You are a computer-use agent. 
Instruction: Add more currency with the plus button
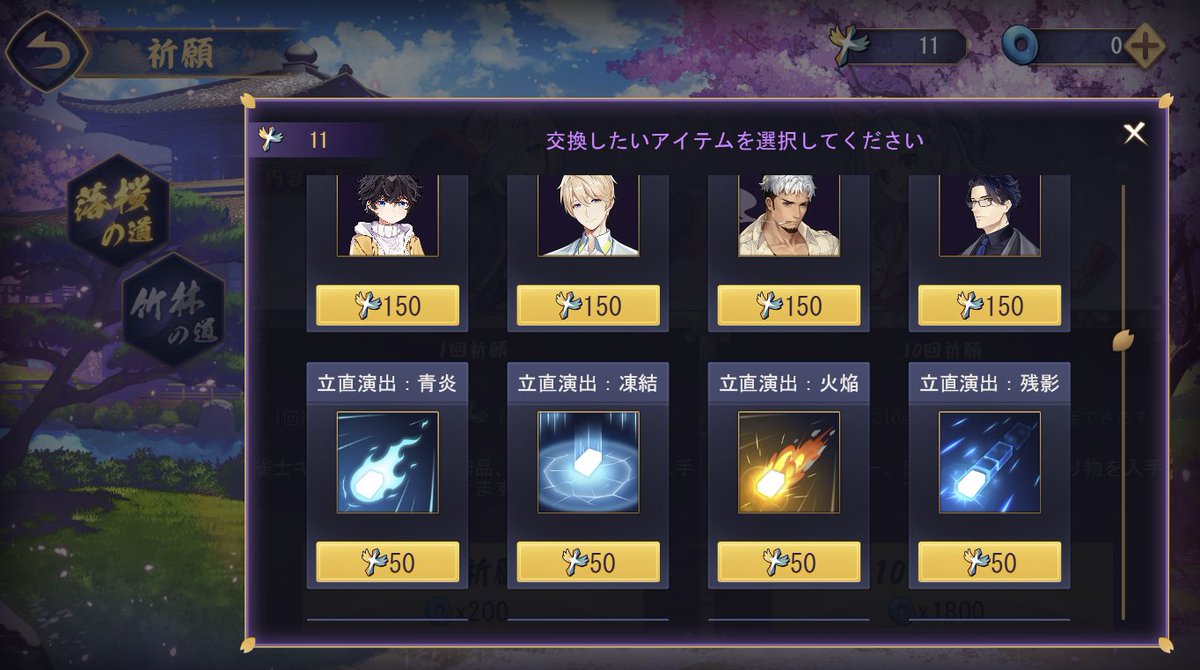pyautogui.click(x=1144, y=46)
